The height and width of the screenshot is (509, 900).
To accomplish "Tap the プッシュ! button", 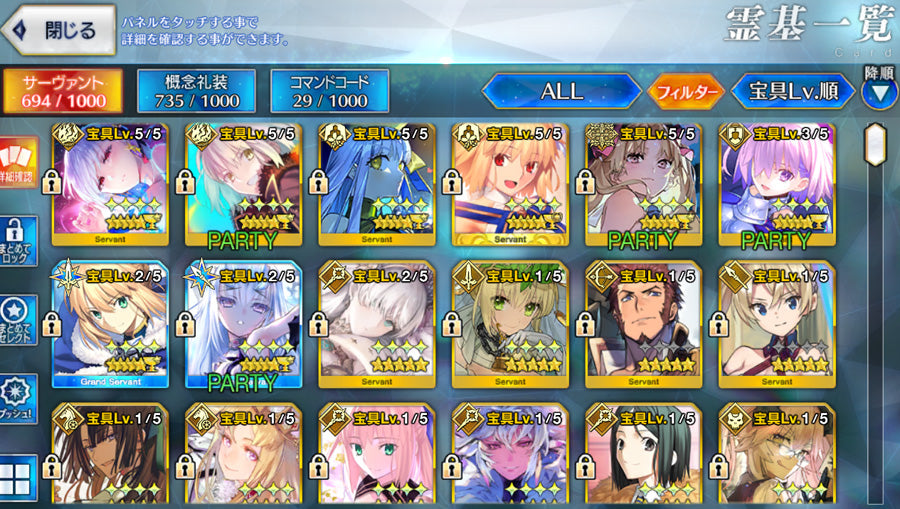I will 19,400.
